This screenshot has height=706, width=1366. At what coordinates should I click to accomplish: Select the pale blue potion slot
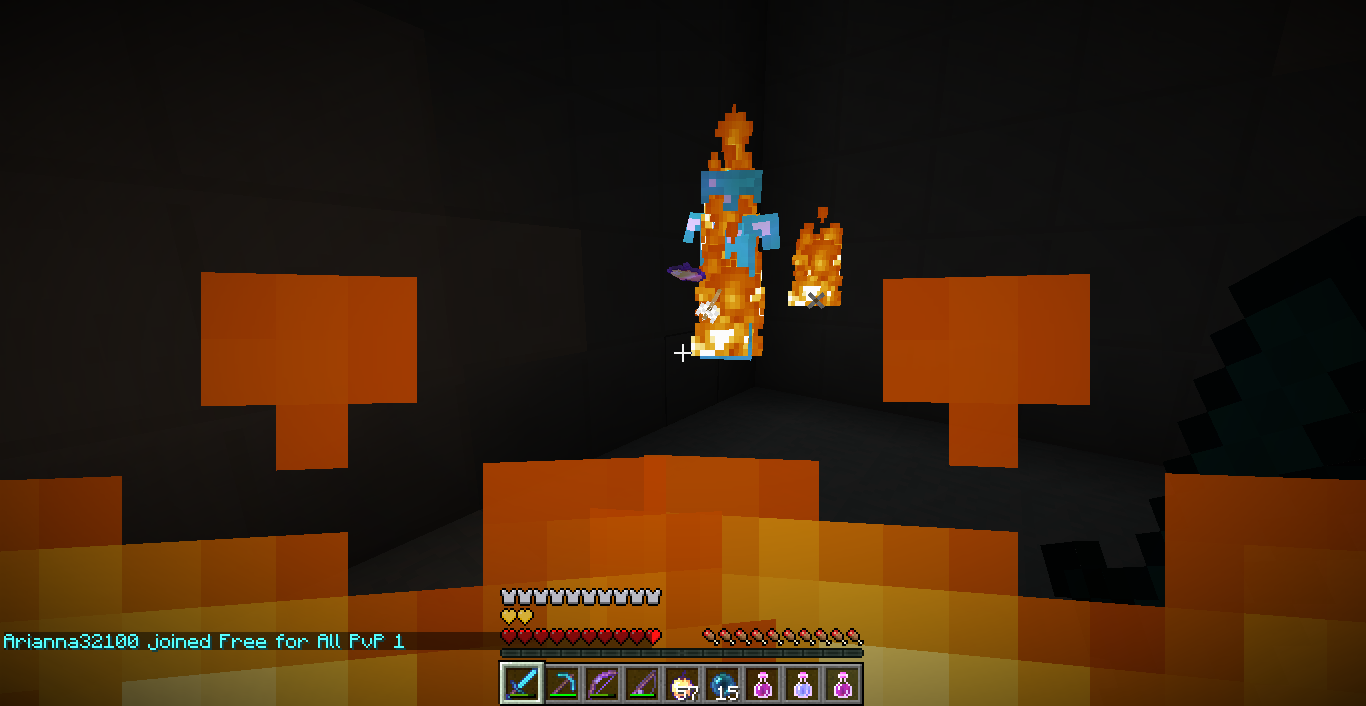pos(802,684)
